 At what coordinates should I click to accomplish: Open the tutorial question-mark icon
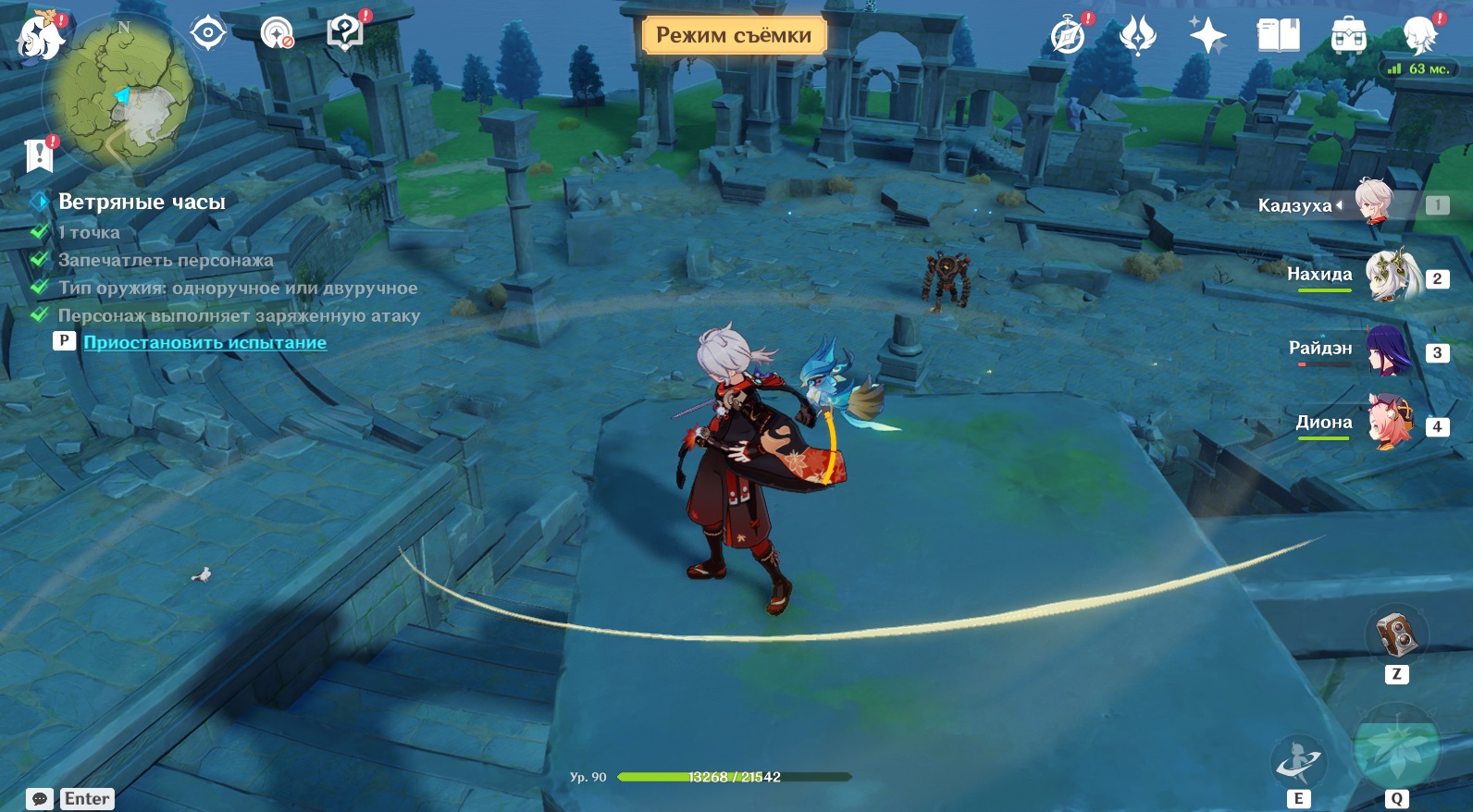(345, 33)
